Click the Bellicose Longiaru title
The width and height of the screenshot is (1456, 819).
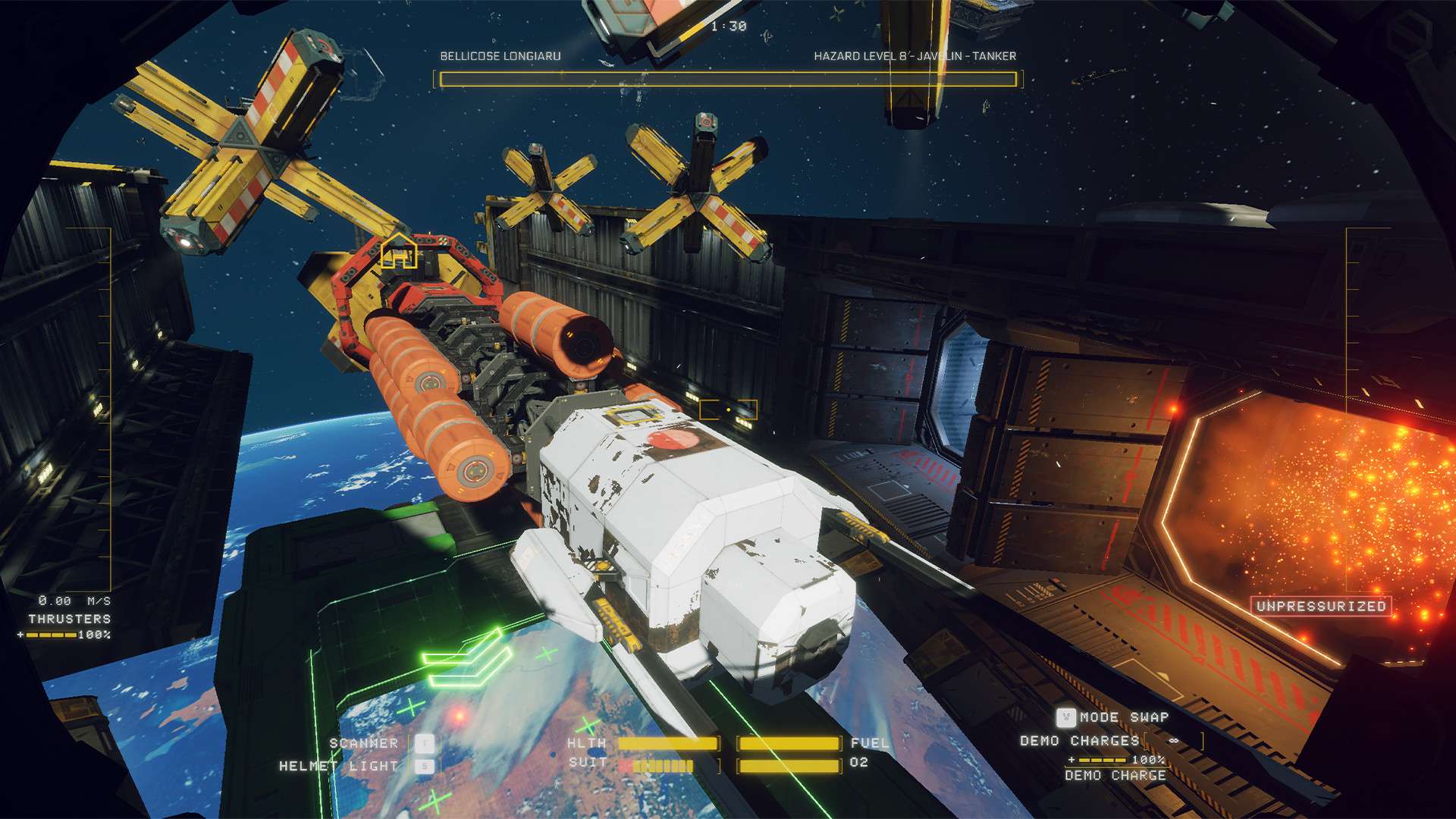(502, 55)
